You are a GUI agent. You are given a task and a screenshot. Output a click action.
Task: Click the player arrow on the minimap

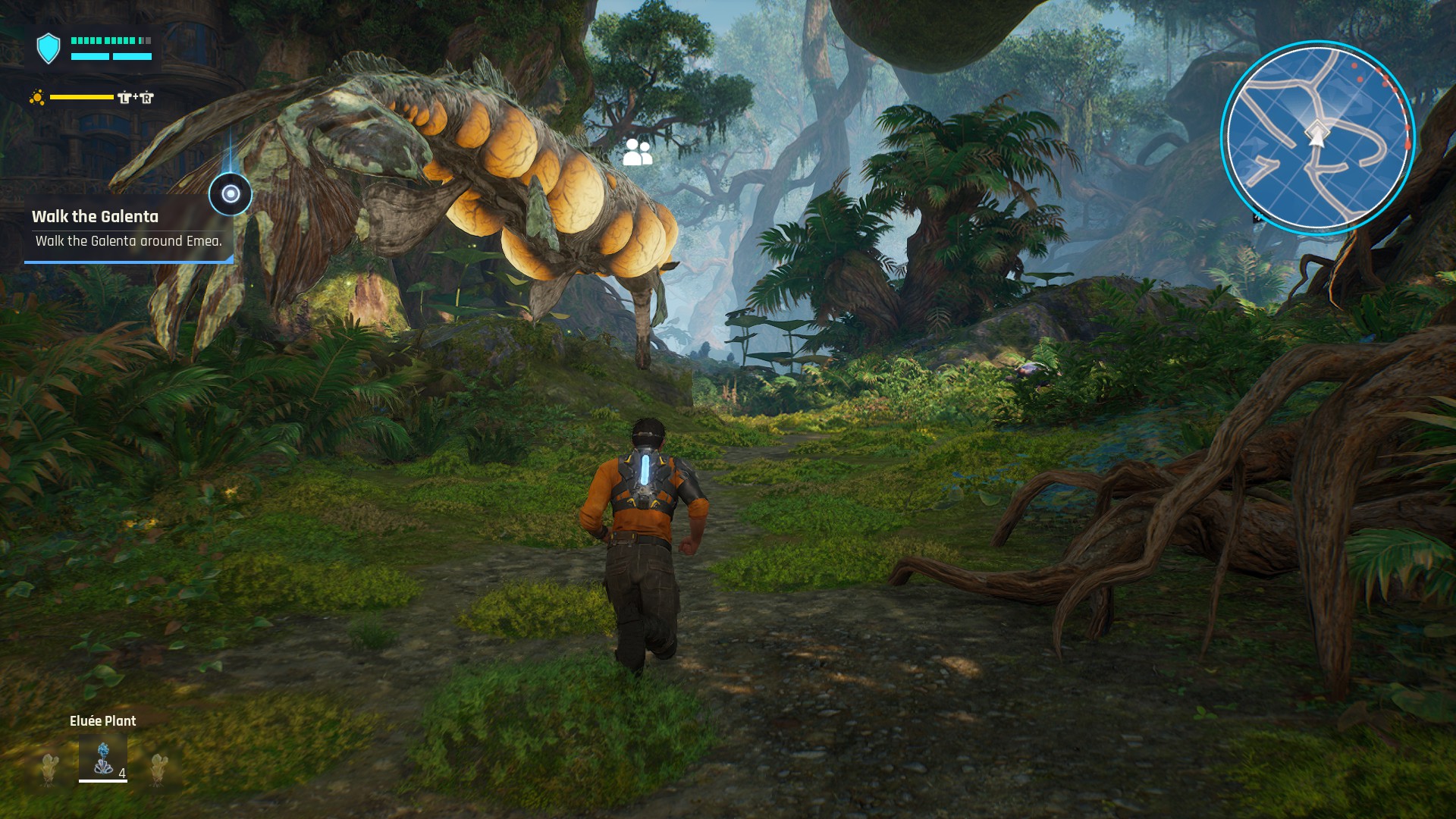pyautogui.click(x=1316, y=135)
